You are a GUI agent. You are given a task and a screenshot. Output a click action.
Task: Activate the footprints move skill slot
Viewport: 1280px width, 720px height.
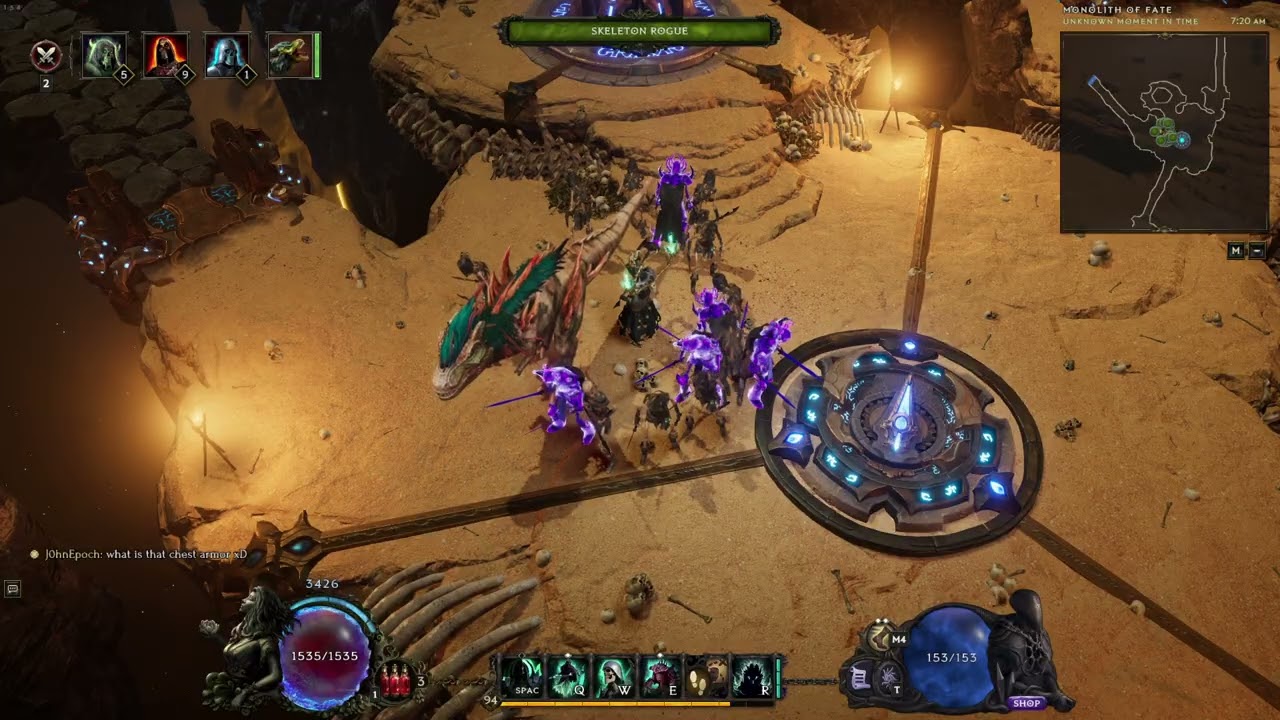(706, 677)
